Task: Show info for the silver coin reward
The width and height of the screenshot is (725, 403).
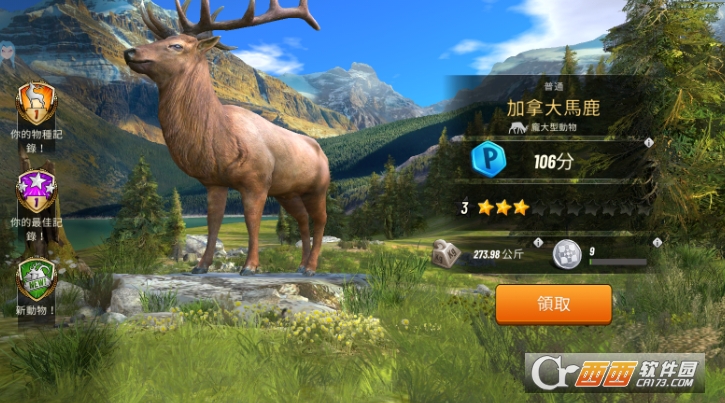Action: pyautogui.click(x=657, y=243)
